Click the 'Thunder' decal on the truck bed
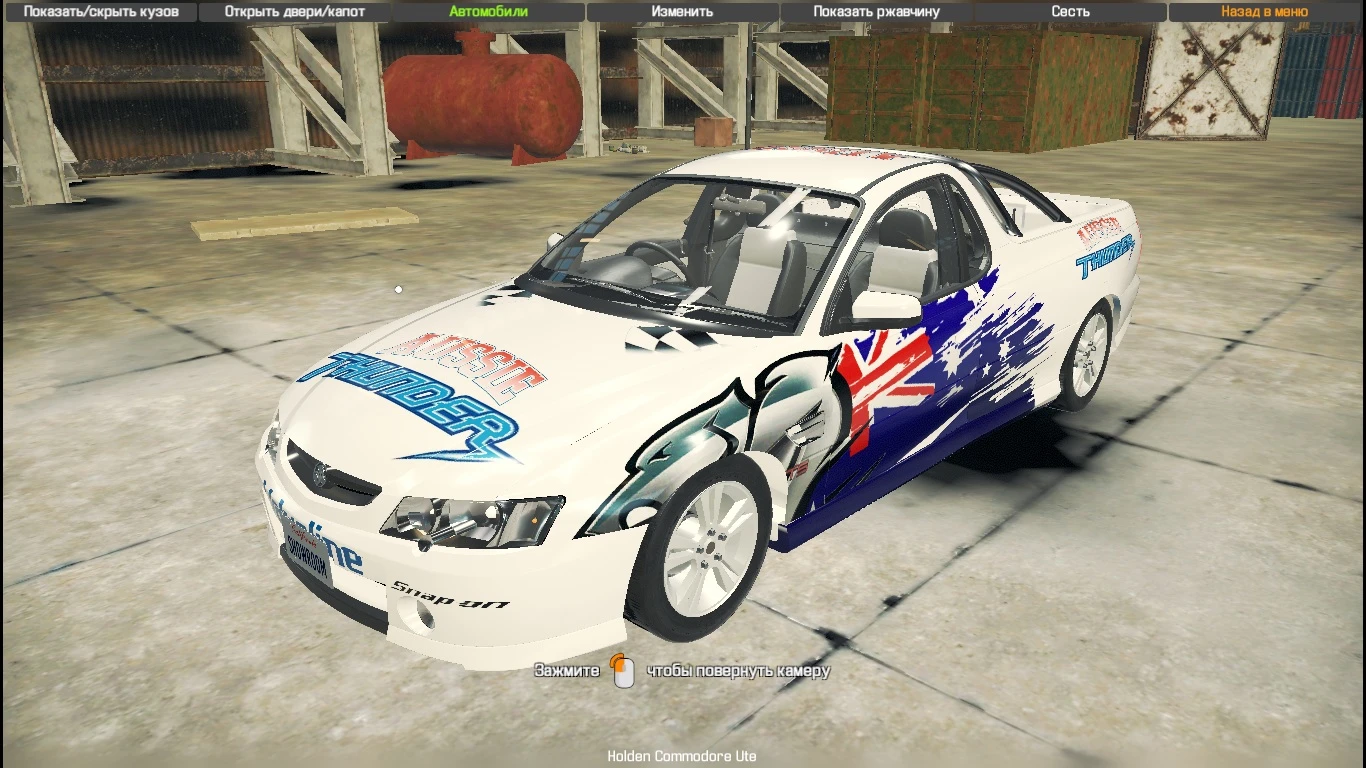 tap(1105, 255)
